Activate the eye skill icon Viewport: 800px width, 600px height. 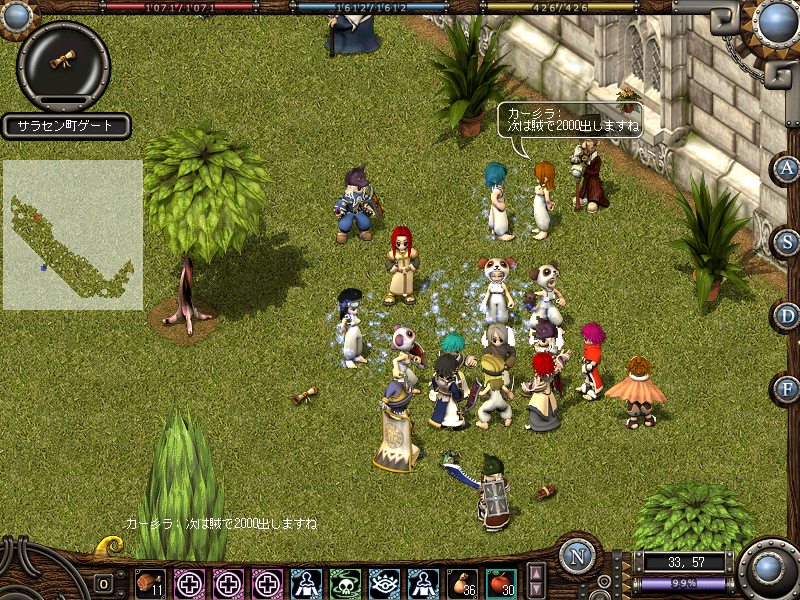click(x=384, y=583)
